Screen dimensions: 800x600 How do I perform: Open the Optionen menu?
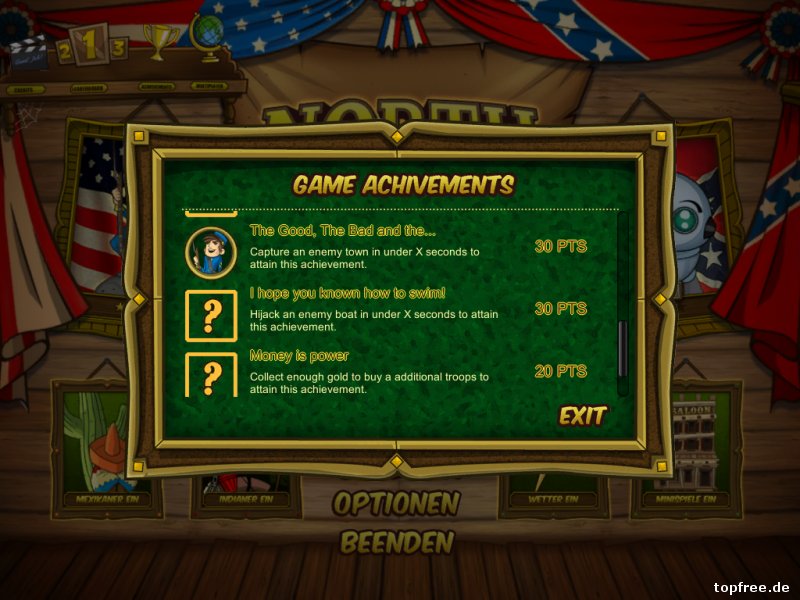(396, 503)
